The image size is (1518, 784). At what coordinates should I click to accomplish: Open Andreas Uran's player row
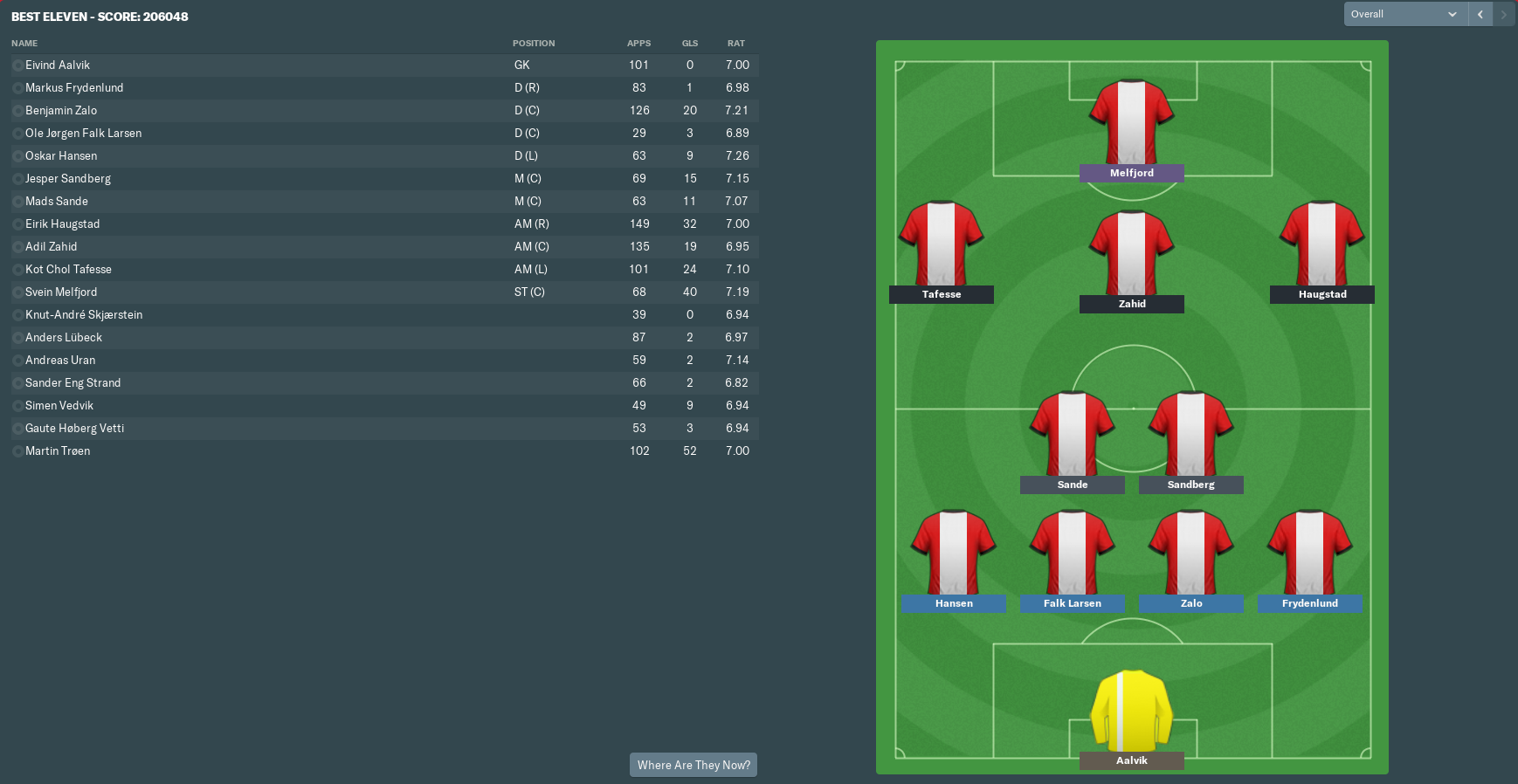coord(60,361)
